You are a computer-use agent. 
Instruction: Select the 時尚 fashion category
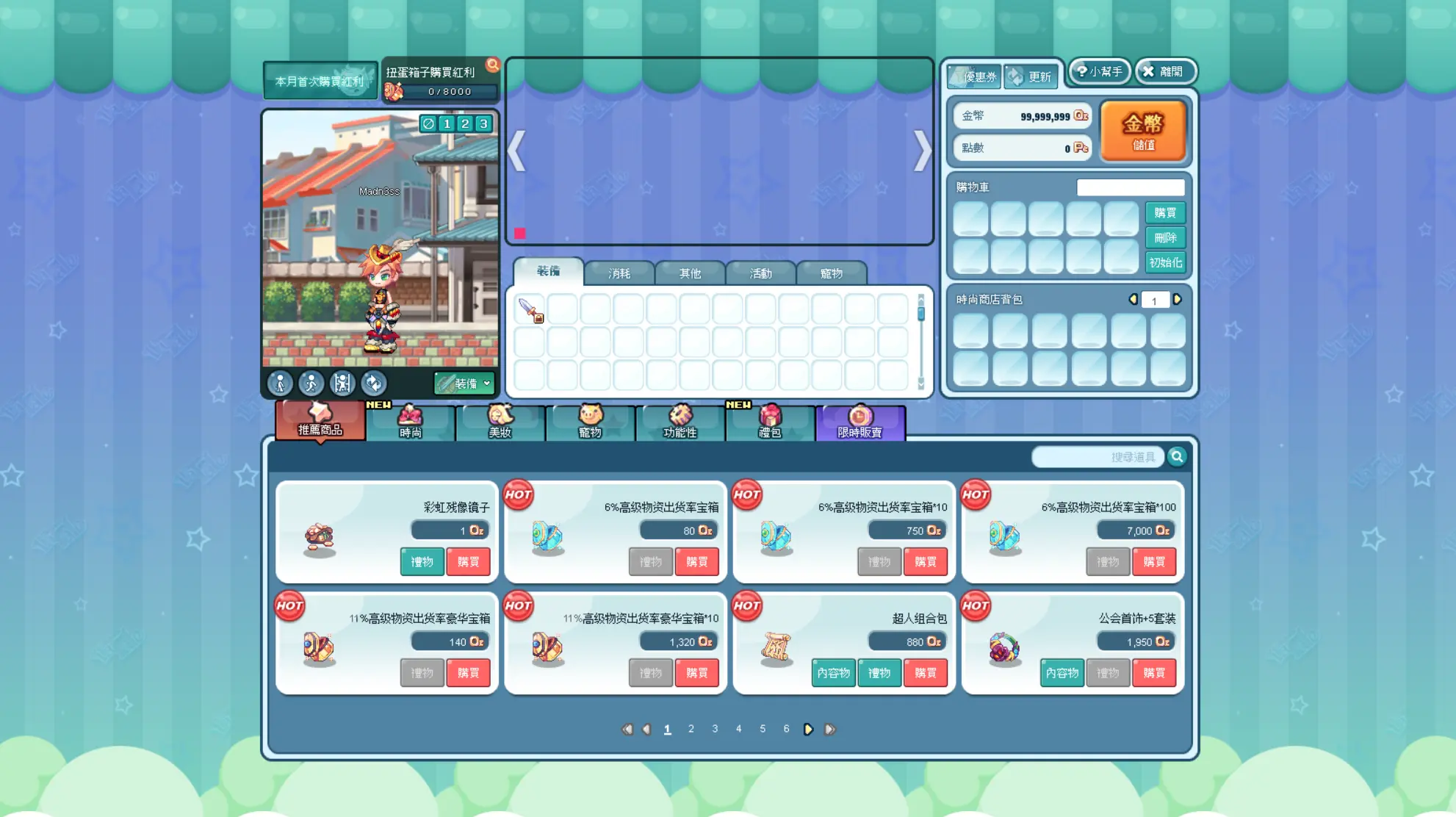pyautogui.click(x=410, y=423)
